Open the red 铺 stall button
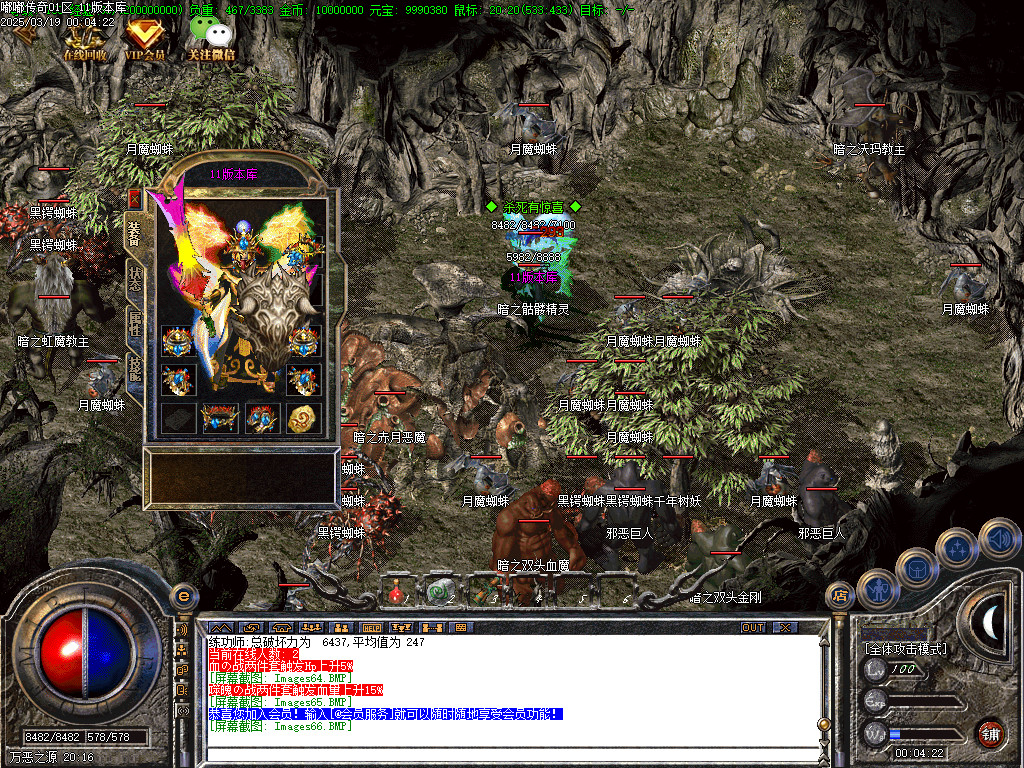The image size is (1024, 768). point(989,733)
